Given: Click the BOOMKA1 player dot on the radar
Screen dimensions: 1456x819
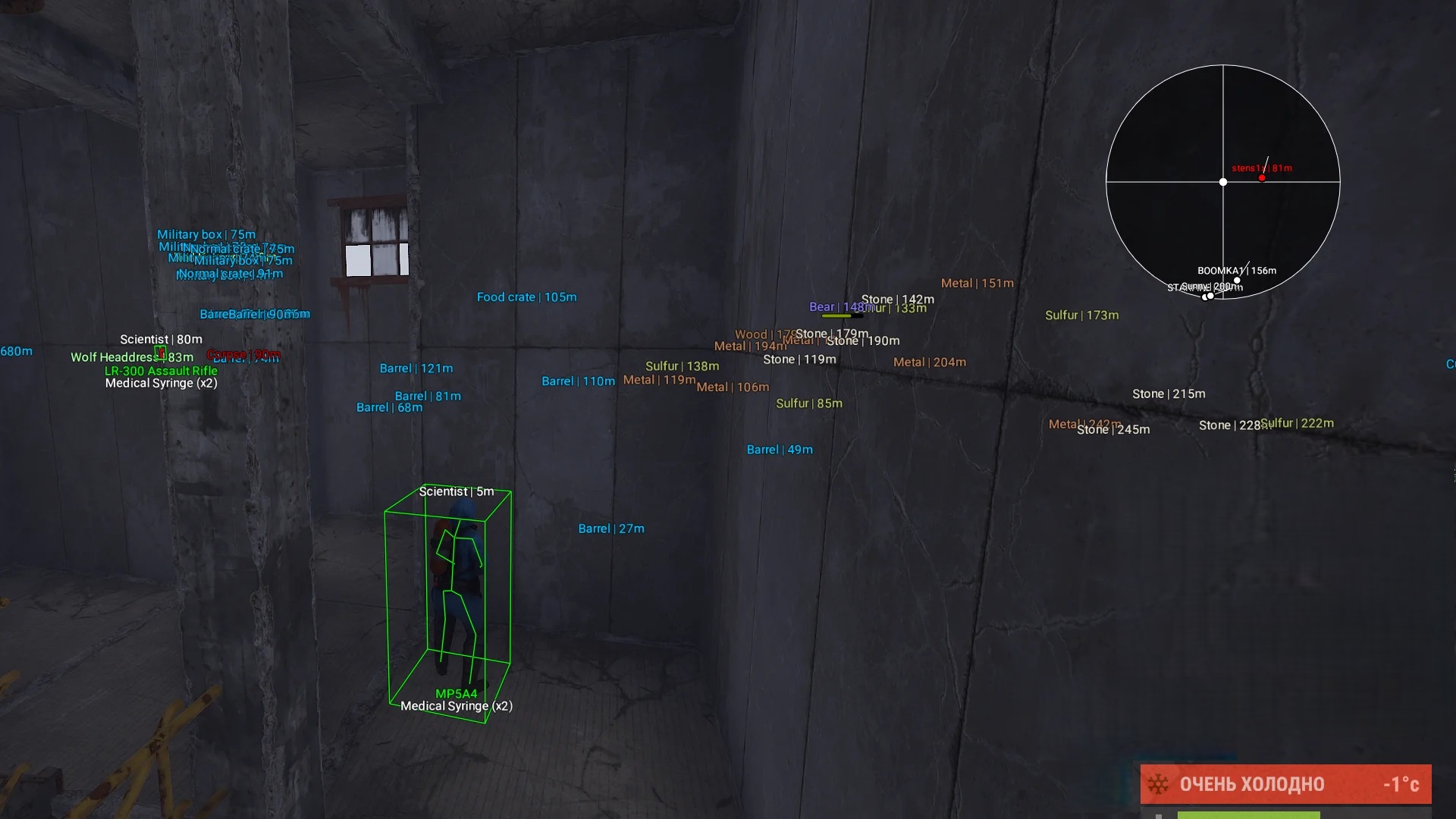Looking at the screenshot, I should pos(1237,279).
